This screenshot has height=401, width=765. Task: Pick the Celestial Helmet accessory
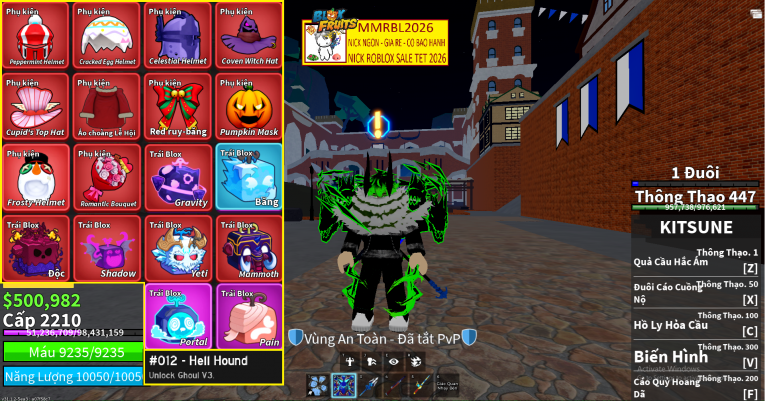pyautogui.click(x=178, y=35)
